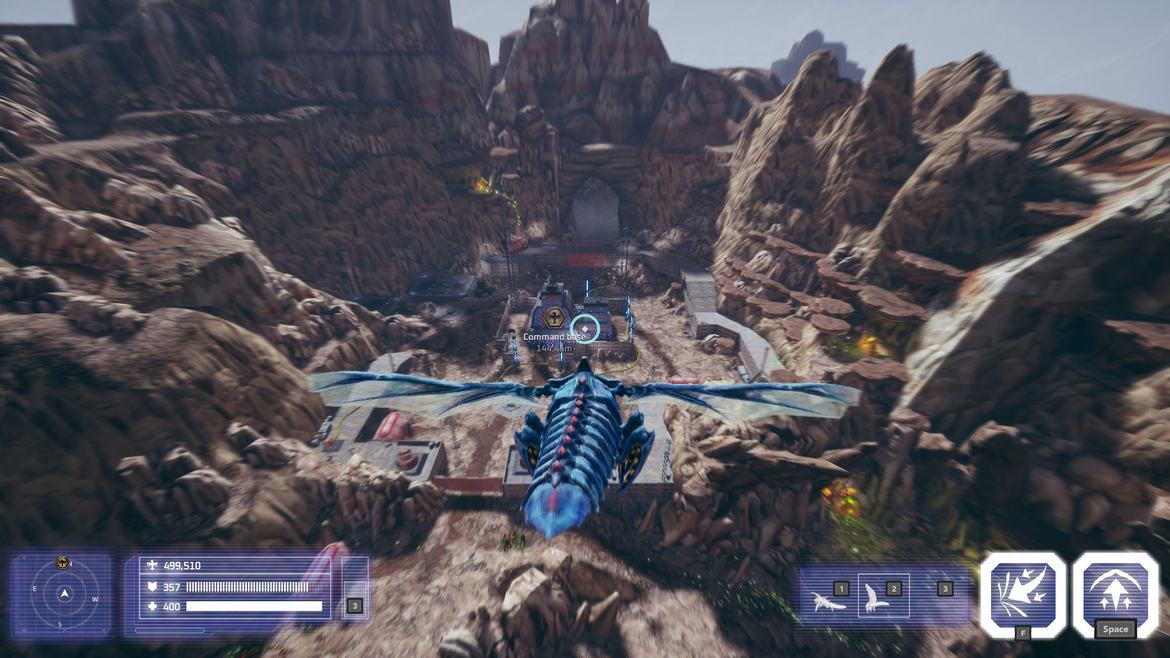This screenshot has width=1170, height=658.
Task: Select the command base marker on the minimap
Action: pos(63,563)
